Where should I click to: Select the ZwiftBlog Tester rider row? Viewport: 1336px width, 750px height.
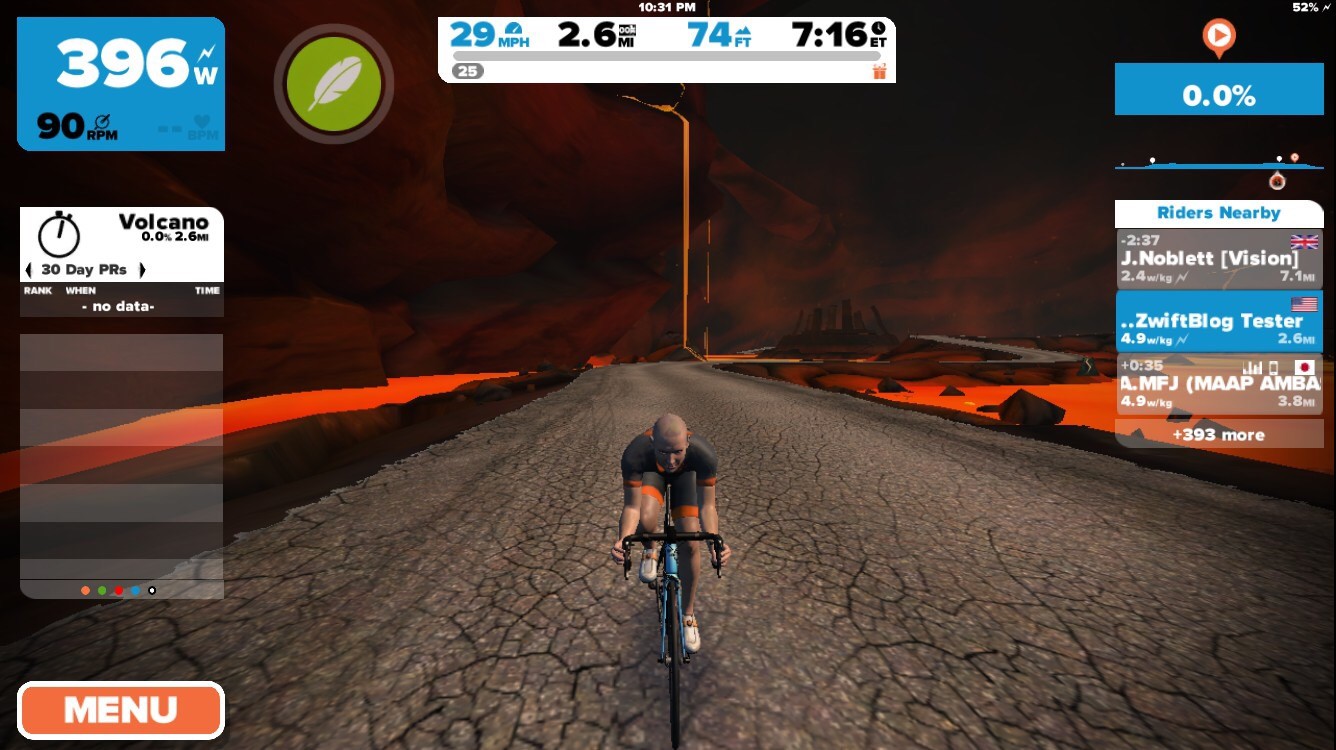point(1218,321)
